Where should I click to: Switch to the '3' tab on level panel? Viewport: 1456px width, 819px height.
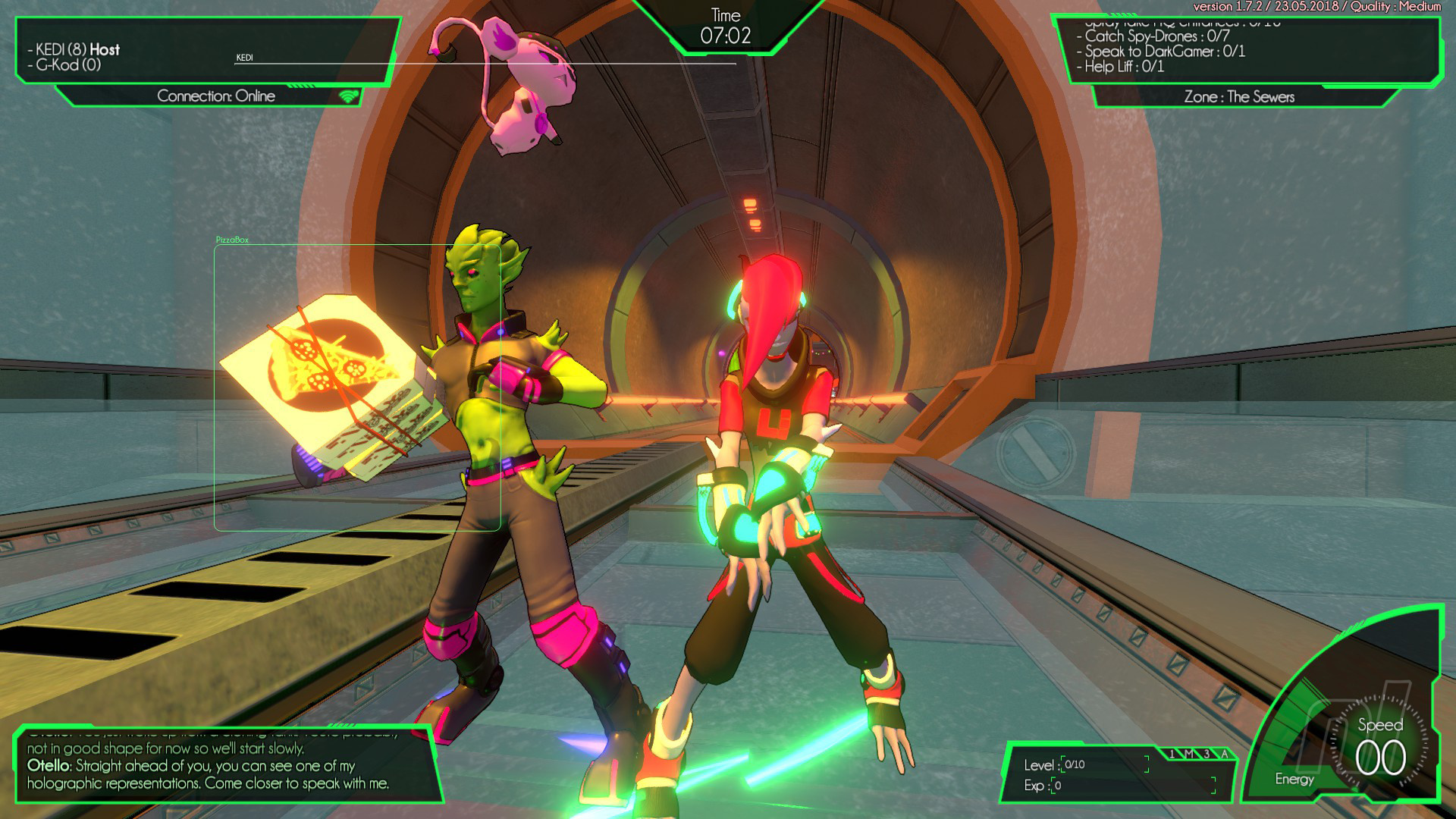(1207, 754)
